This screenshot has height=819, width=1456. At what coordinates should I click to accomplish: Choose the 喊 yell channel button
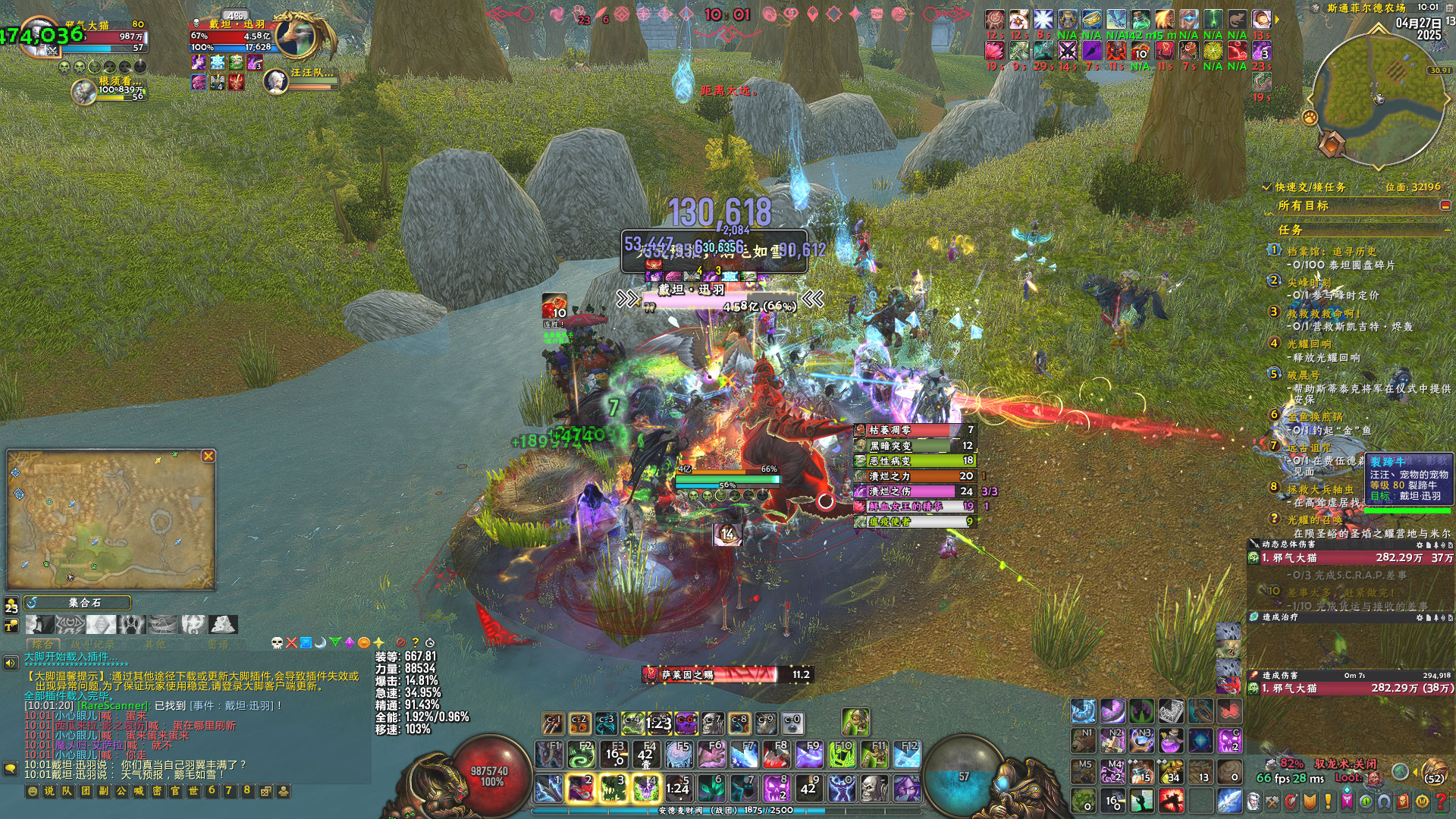click(139, 791)
